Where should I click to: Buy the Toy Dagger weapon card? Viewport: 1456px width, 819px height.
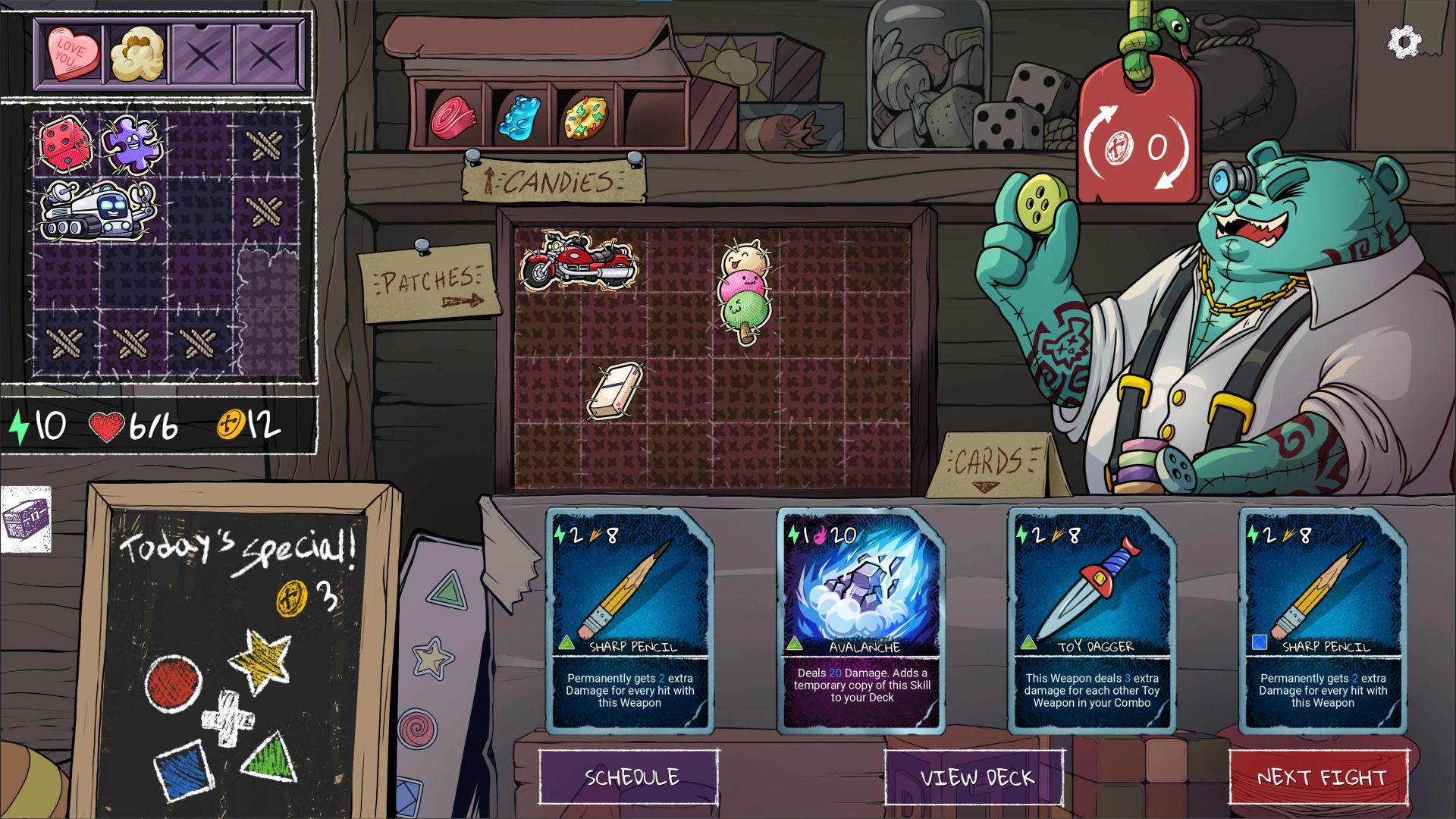1092,620
